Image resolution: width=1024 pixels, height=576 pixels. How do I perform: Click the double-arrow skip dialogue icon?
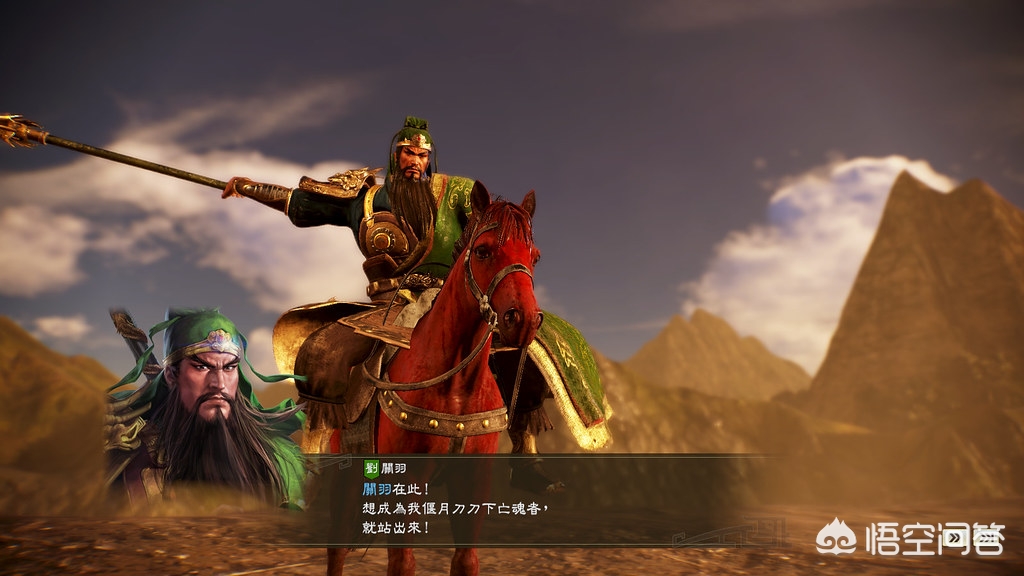(x=954, y=539)
